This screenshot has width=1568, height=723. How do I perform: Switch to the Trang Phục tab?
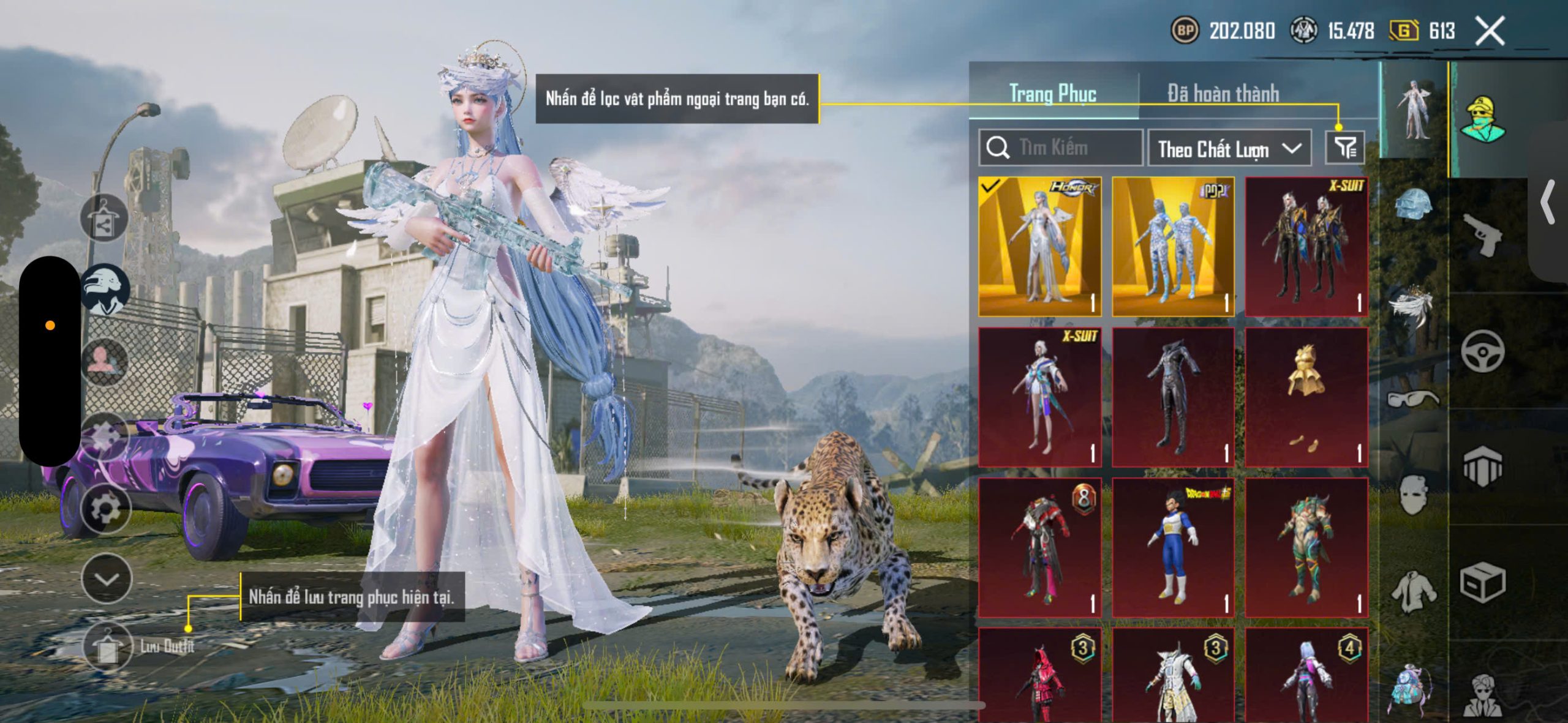click(x=1052, y=94)
